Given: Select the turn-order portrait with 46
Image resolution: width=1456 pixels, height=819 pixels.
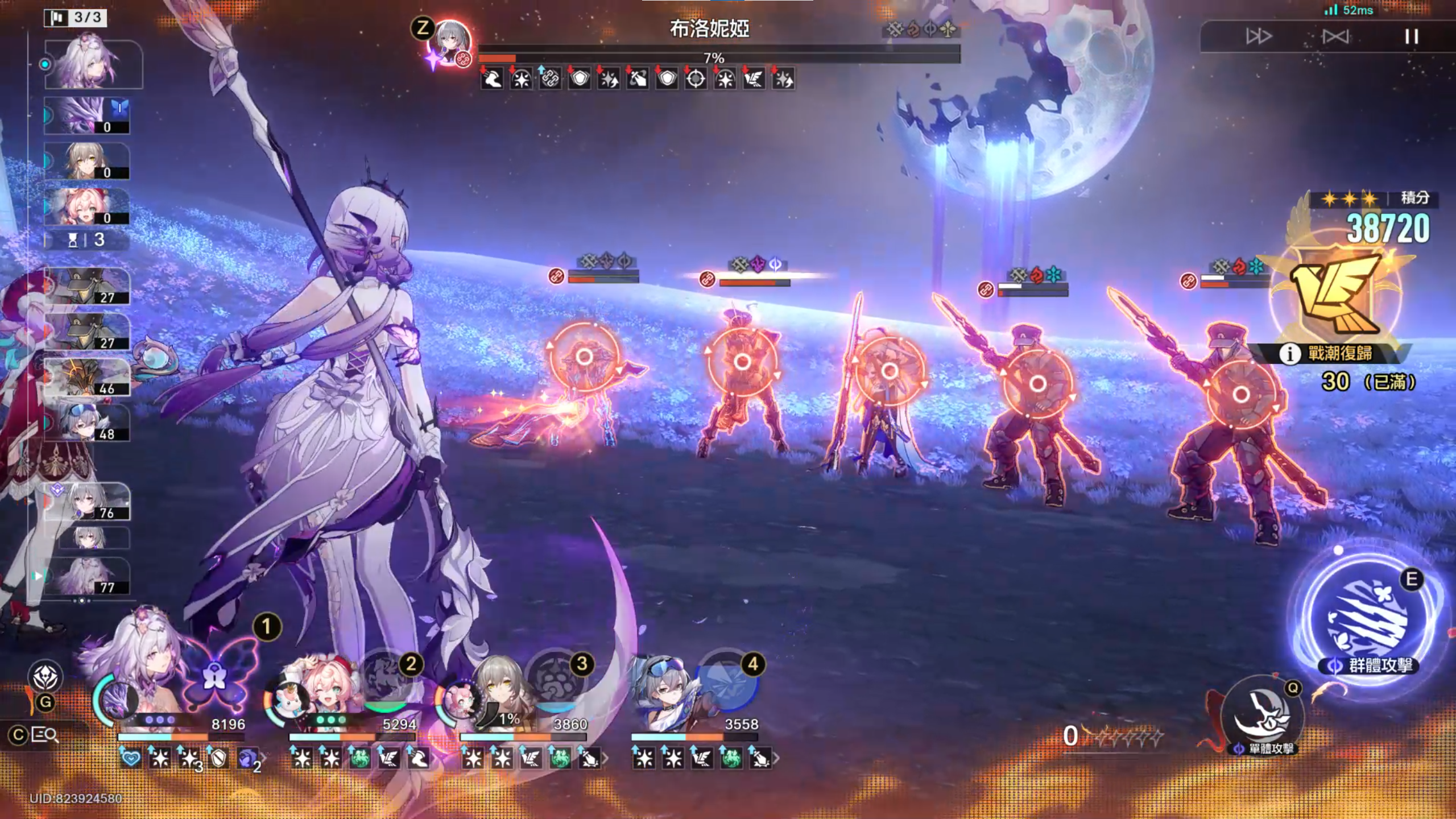Looking at the screenshot, I should tap(86, 377).
